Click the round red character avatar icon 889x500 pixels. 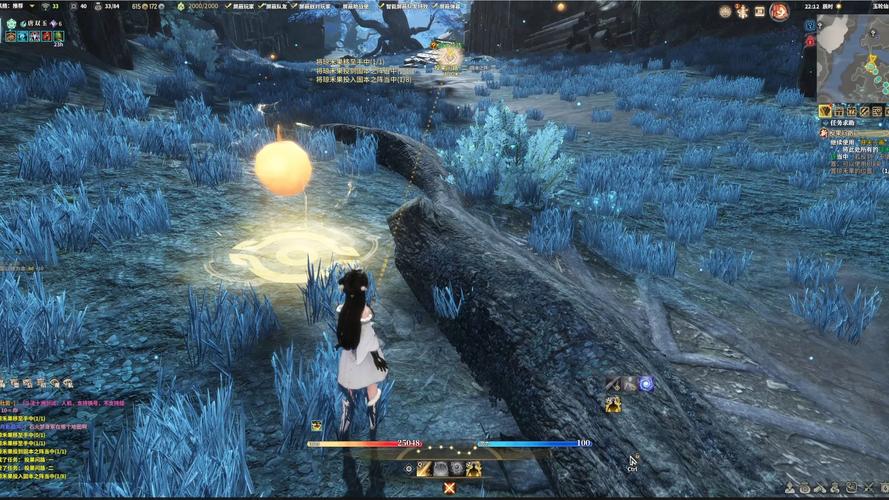point(779,11)
